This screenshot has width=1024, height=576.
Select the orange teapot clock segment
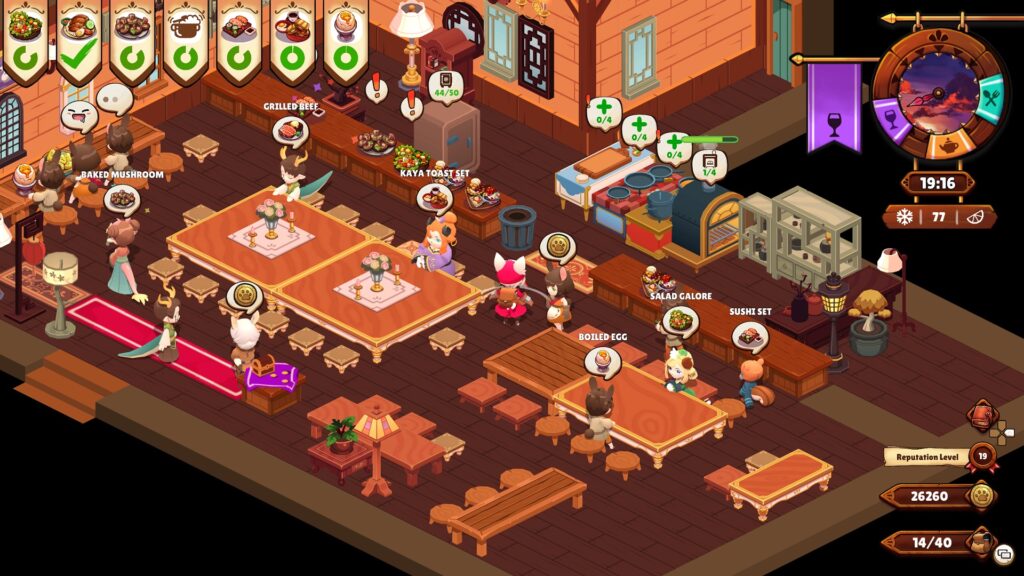946,146
